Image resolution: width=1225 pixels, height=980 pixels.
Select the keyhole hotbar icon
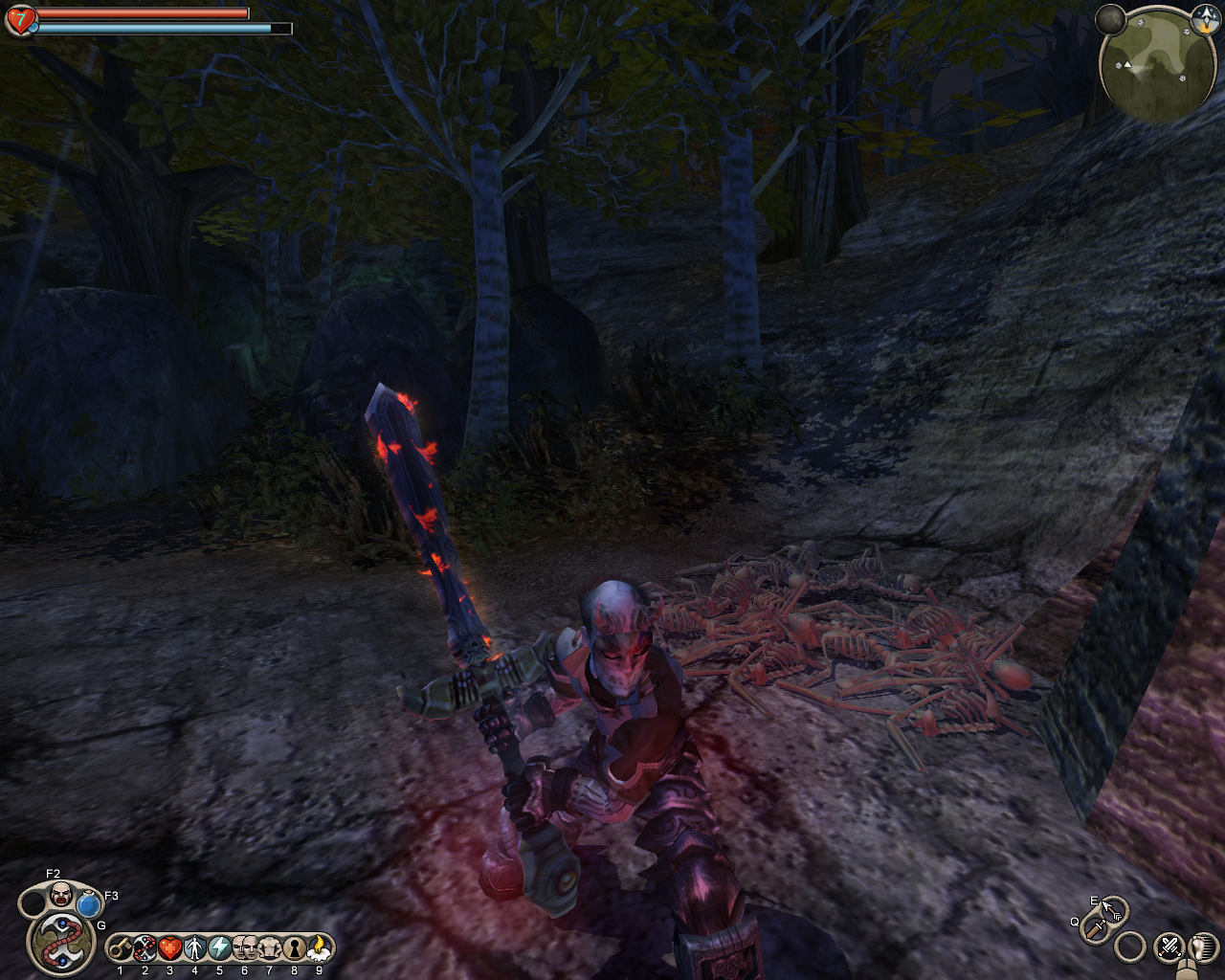[294, 948]
